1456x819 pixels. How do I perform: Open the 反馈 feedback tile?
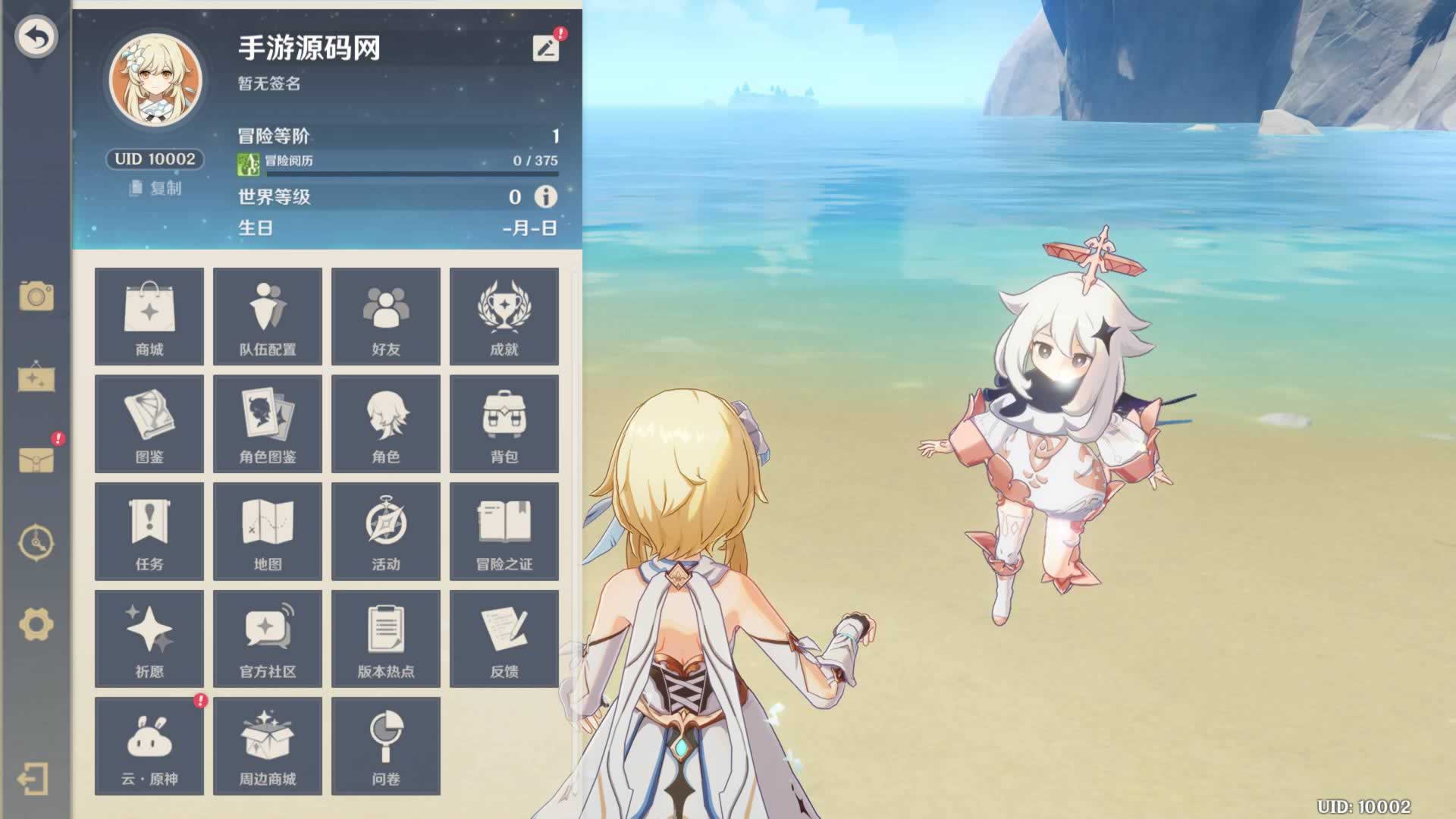pyautogui.click(x=504, y=639)
